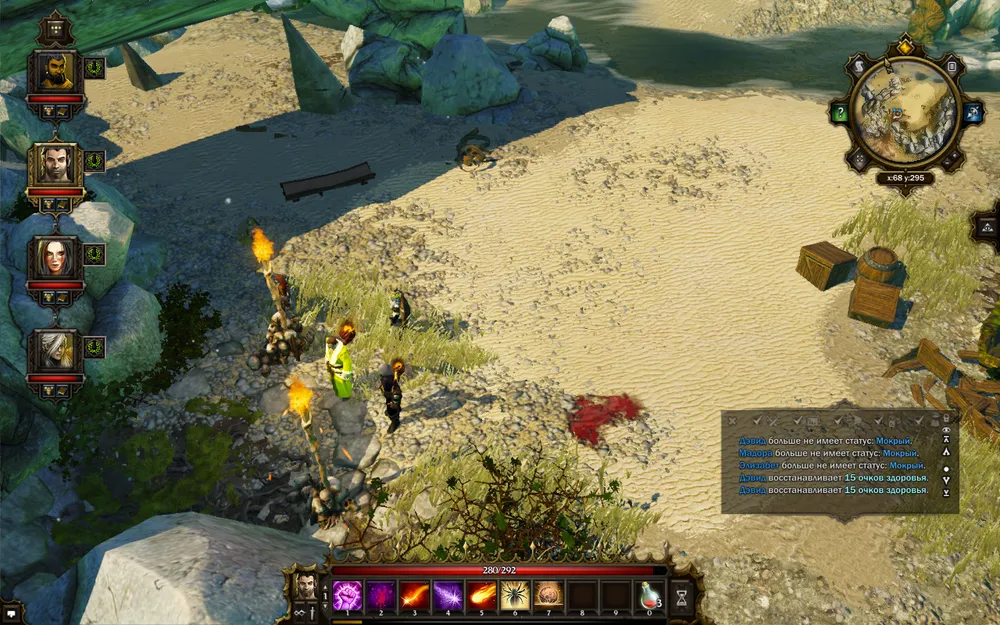Cast the fireball skill in slot 5
Viewport: 1000px width, 625px height.
[481, 596]
